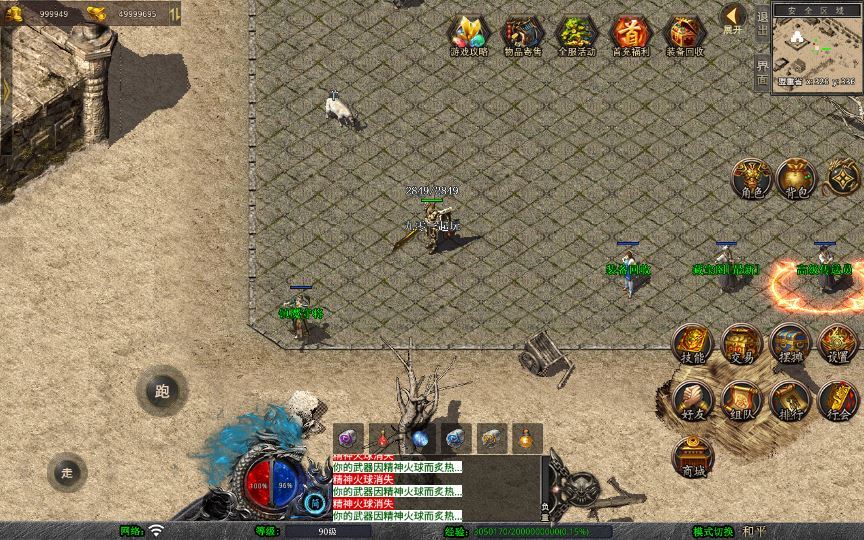Open the 组队 team menu
Image resolution: width=864 pixels, height=540 pixels.
tap(741, 400)
